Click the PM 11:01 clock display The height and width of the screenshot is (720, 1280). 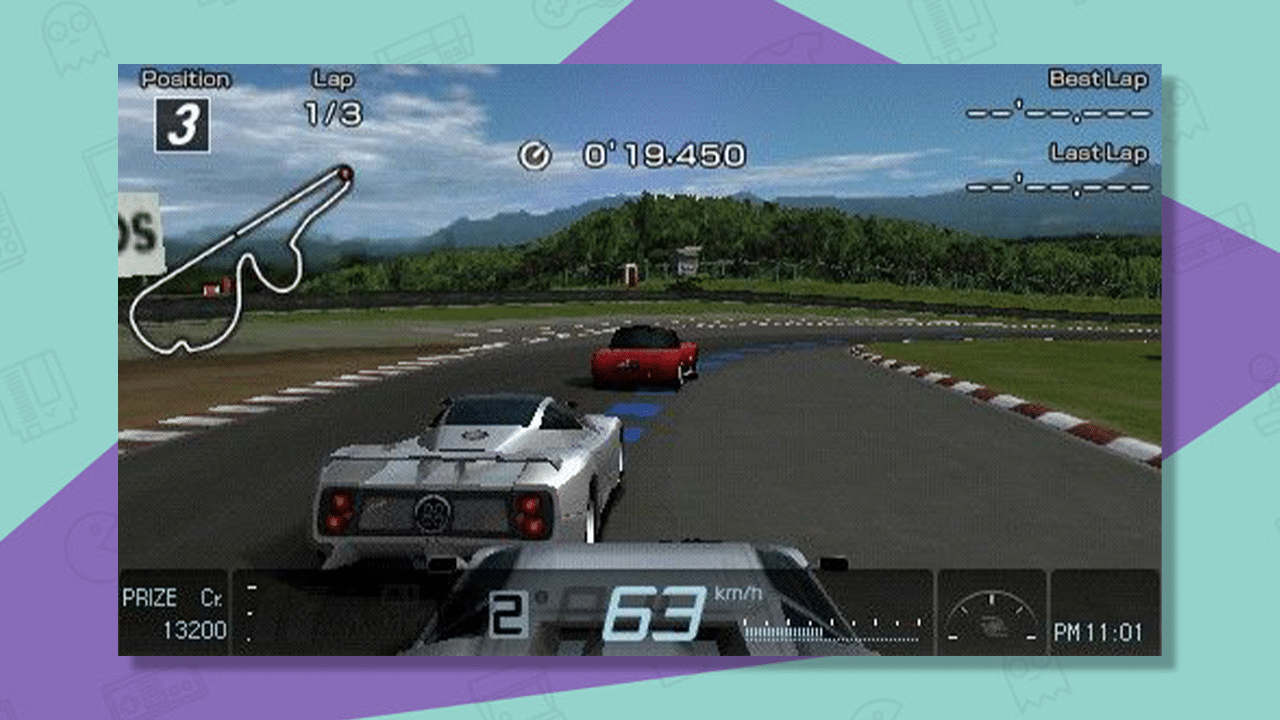1098,632
